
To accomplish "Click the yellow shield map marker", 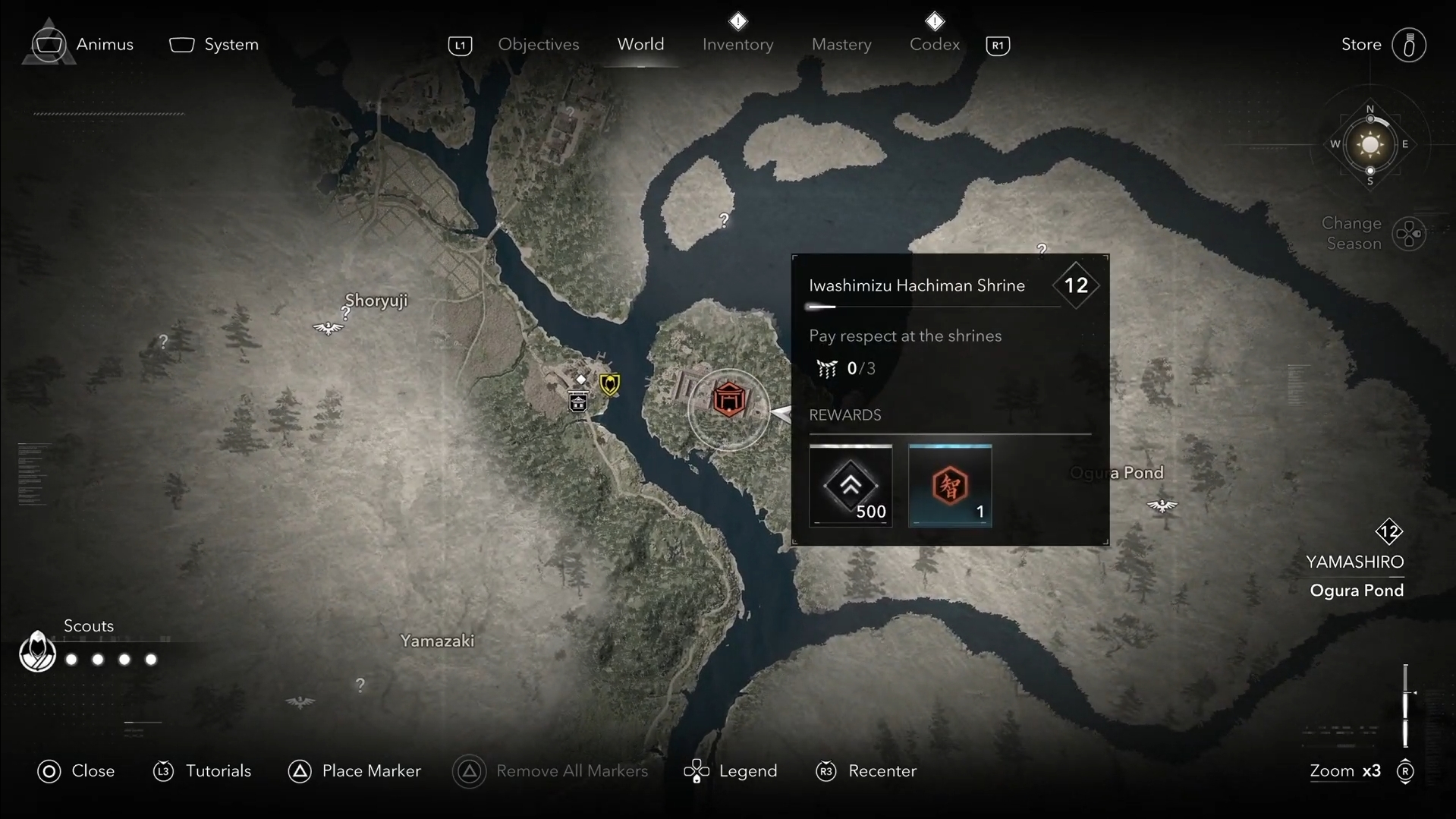I will tap(609, 384).
